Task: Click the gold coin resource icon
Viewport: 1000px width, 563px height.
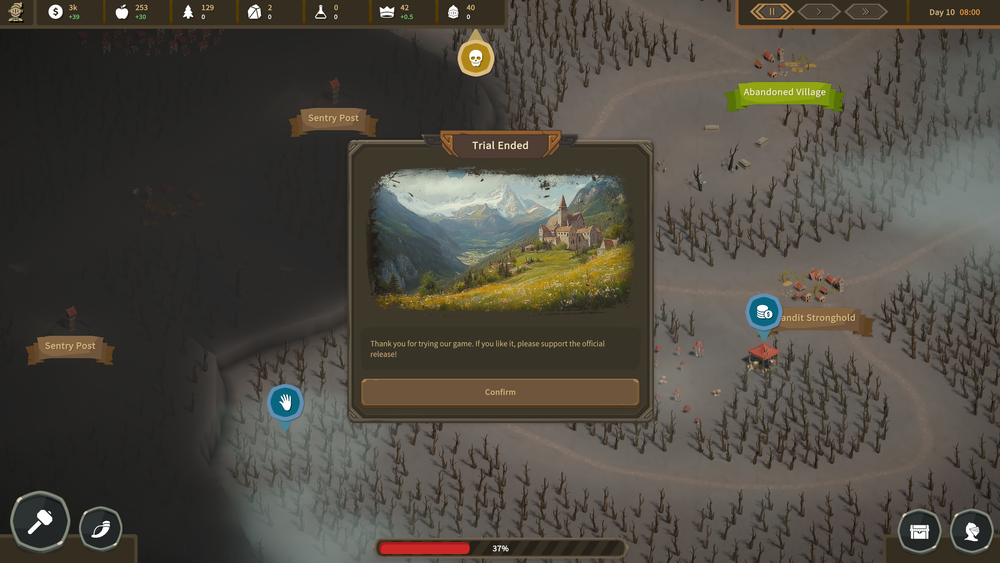Action: coord(55,12)
